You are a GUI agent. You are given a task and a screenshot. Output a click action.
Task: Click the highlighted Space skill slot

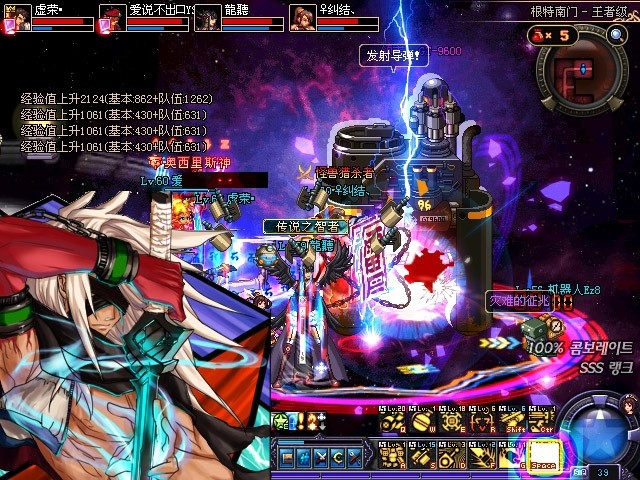click(542, 454)
